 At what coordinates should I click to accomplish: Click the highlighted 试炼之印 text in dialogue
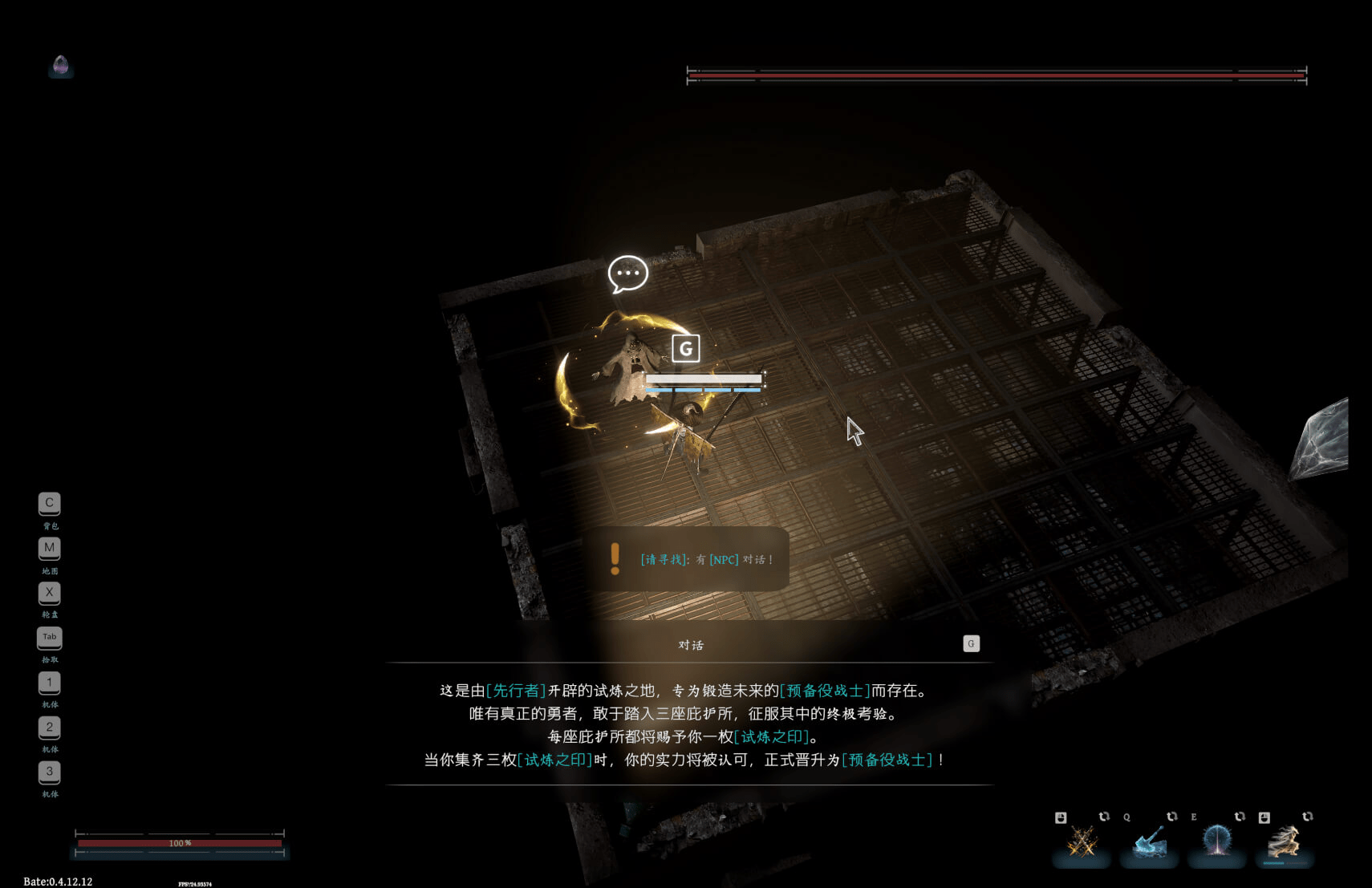(x=769, y=736)
